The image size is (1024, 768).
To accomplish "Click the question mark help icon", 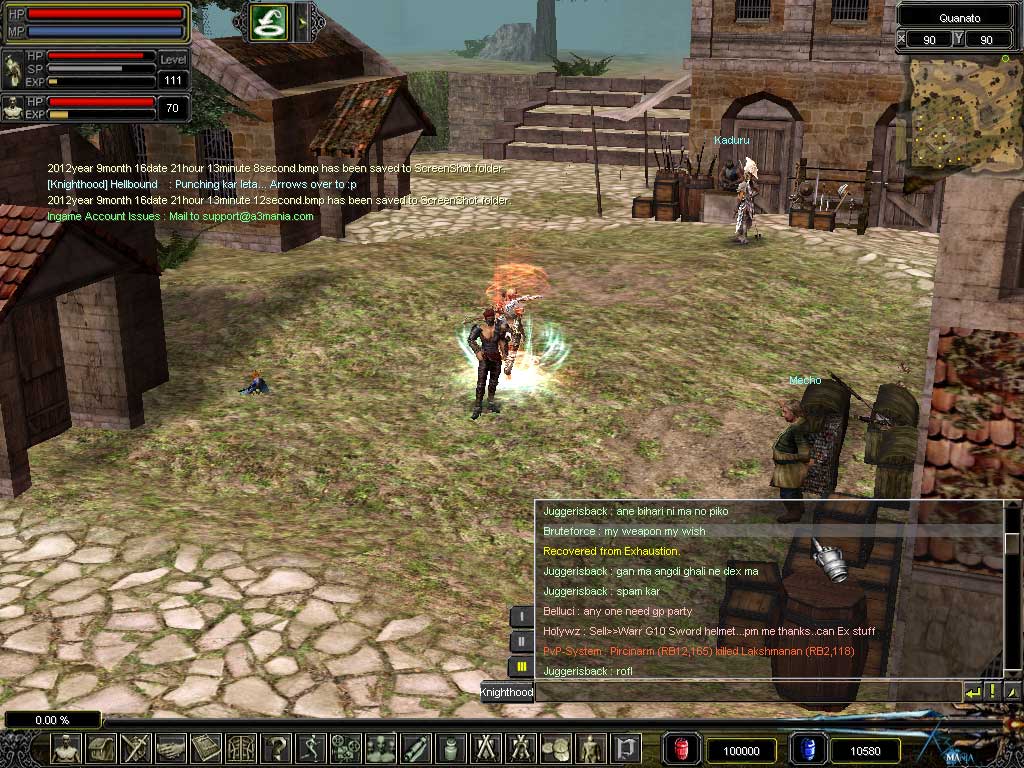I will (276, 748).
